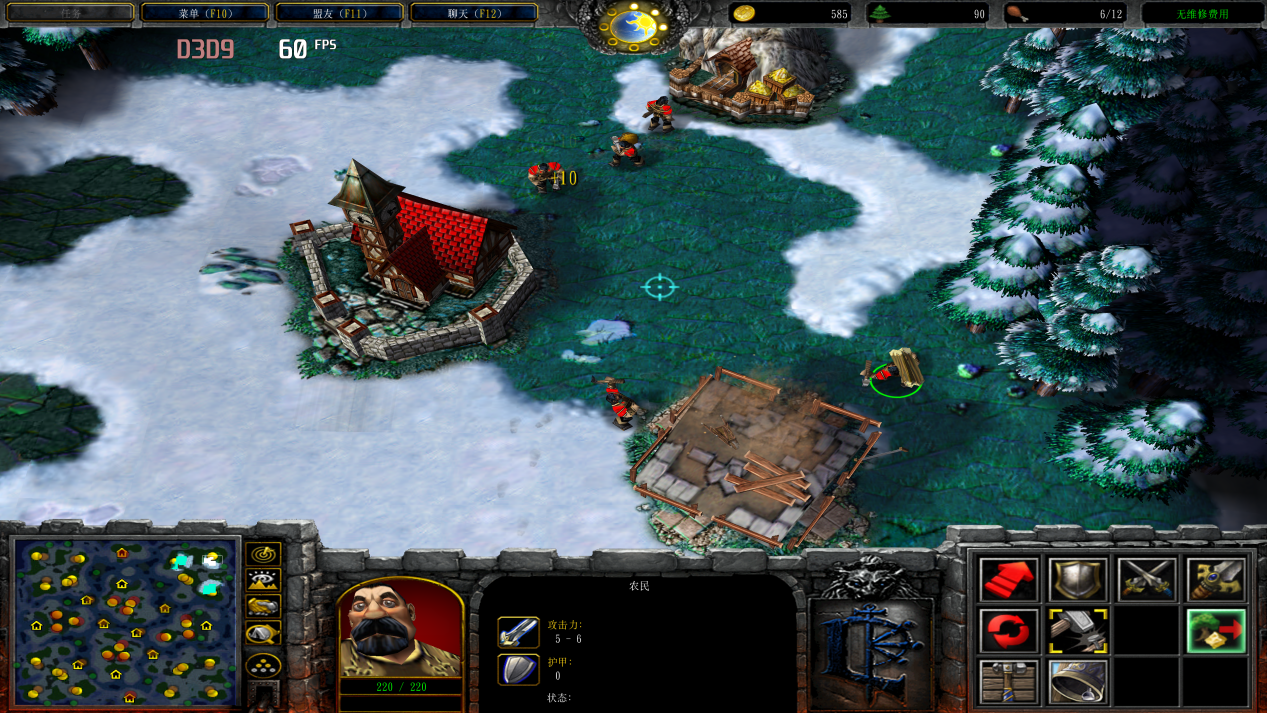Toggle the handshake ally color mode button
Screen dimensions: 1267x713
[x=263, y=606]
